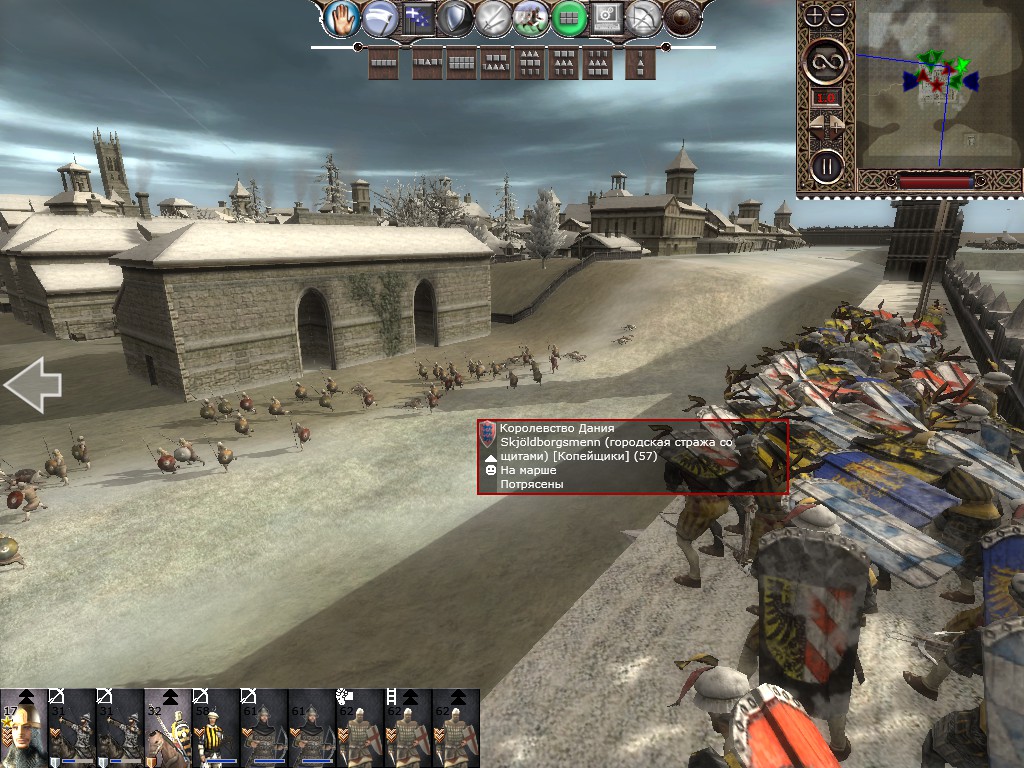
Task: Enable guard mode with the shield icon
Action: (455, 17)
